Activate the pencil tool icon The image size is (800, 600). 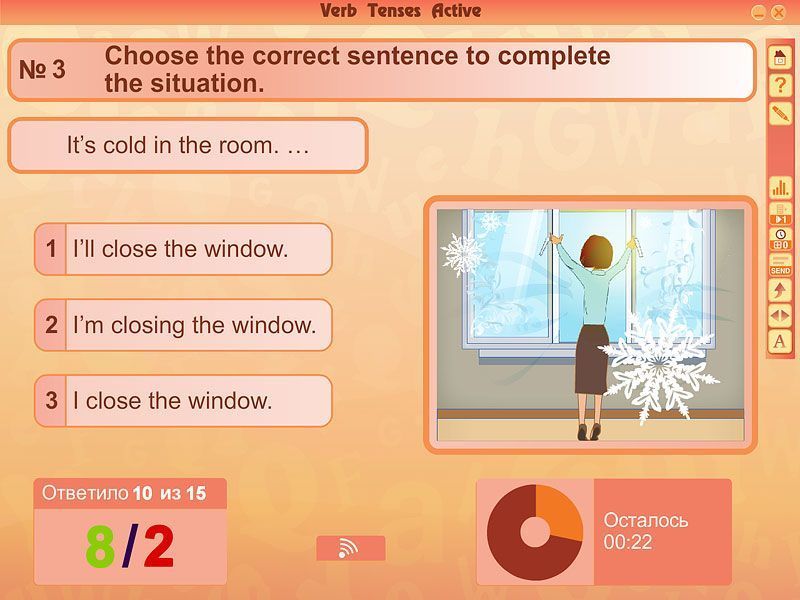coord(780,113)
